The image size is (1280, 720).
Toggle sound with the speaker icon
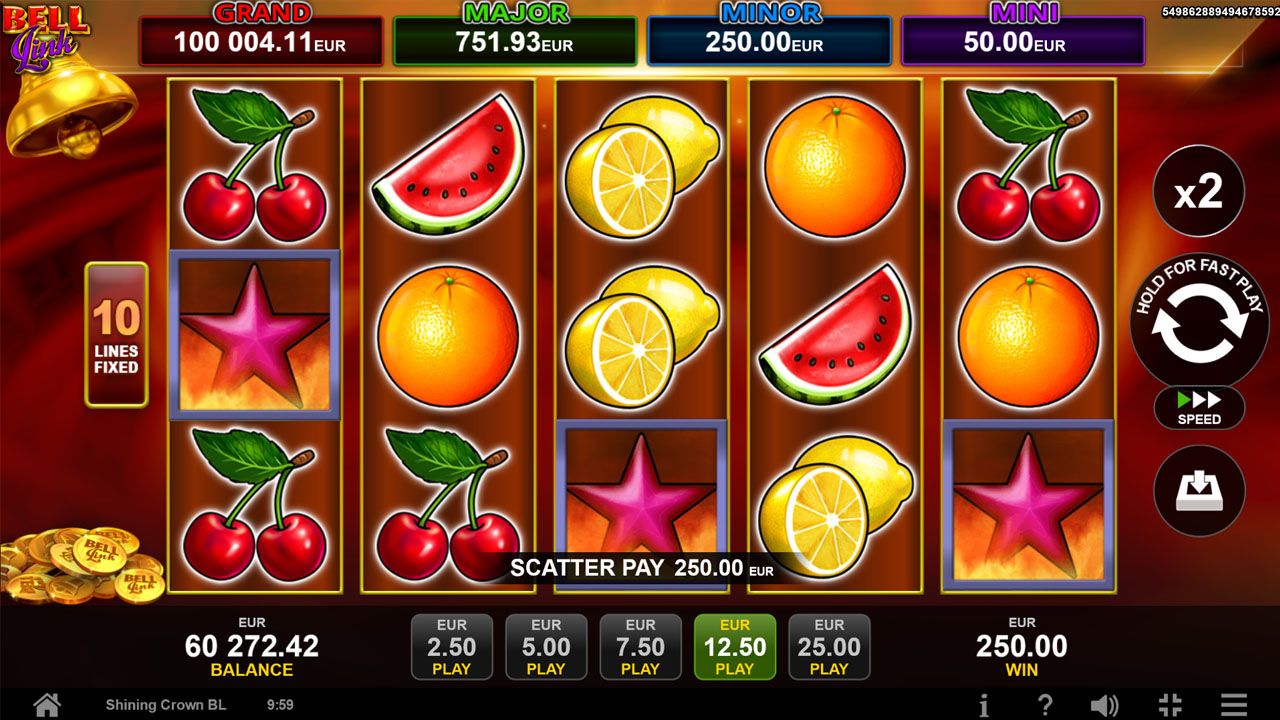pyautogui.click(x=1104, y=705)
